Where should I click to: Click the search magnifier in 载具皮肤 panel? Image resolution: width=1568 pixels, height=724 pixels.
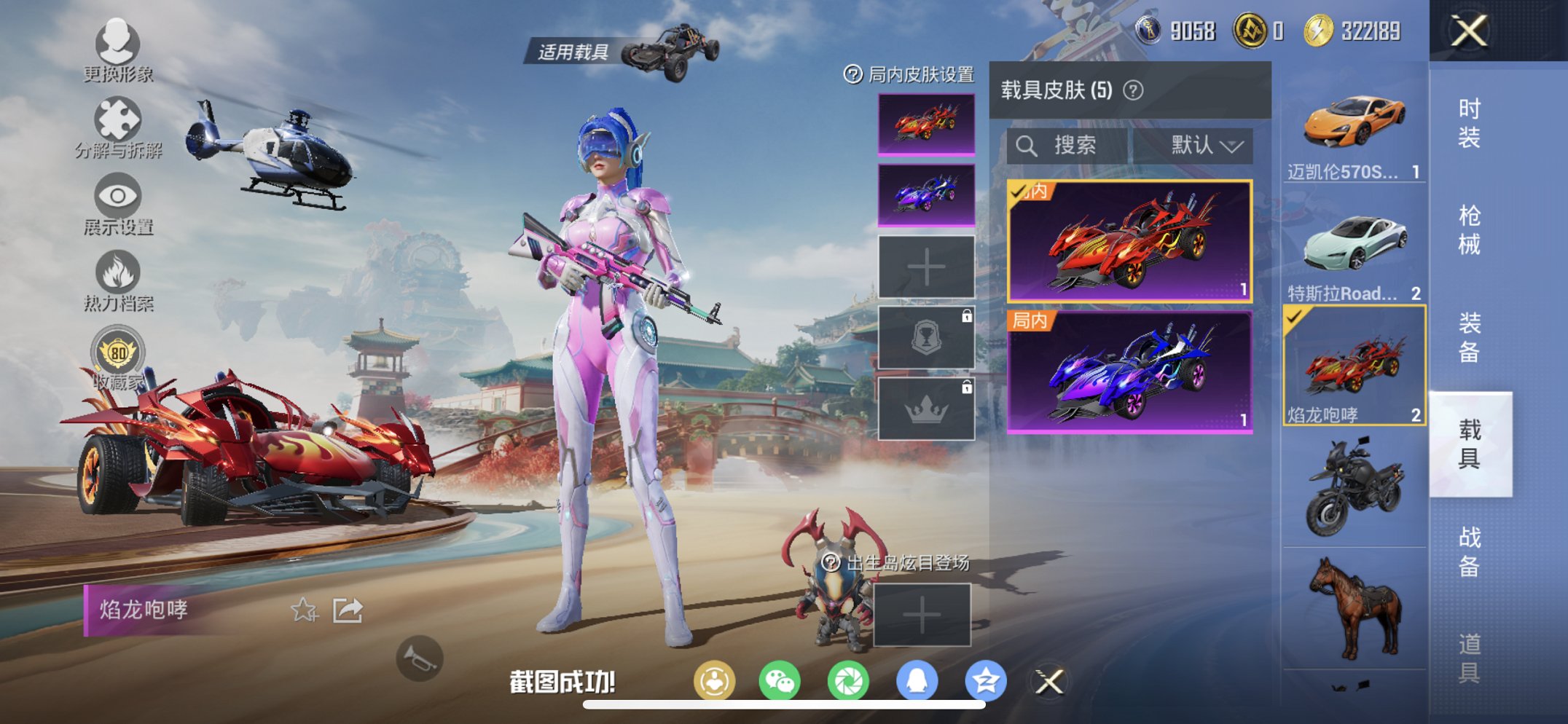(x=1028, y=144)
